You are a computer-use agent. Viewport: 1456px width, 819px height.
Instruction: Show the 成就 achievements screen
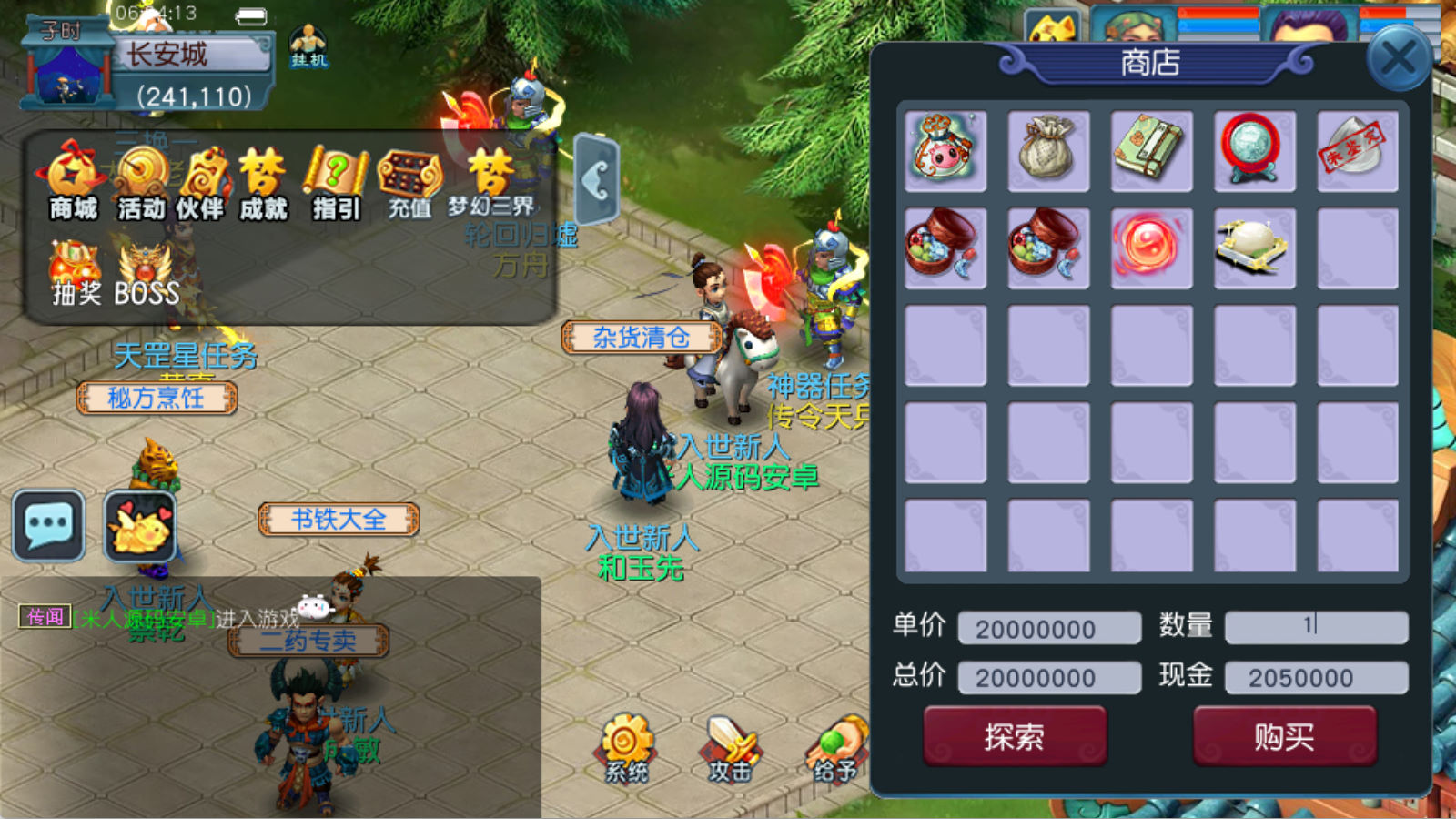click(264, 184)
